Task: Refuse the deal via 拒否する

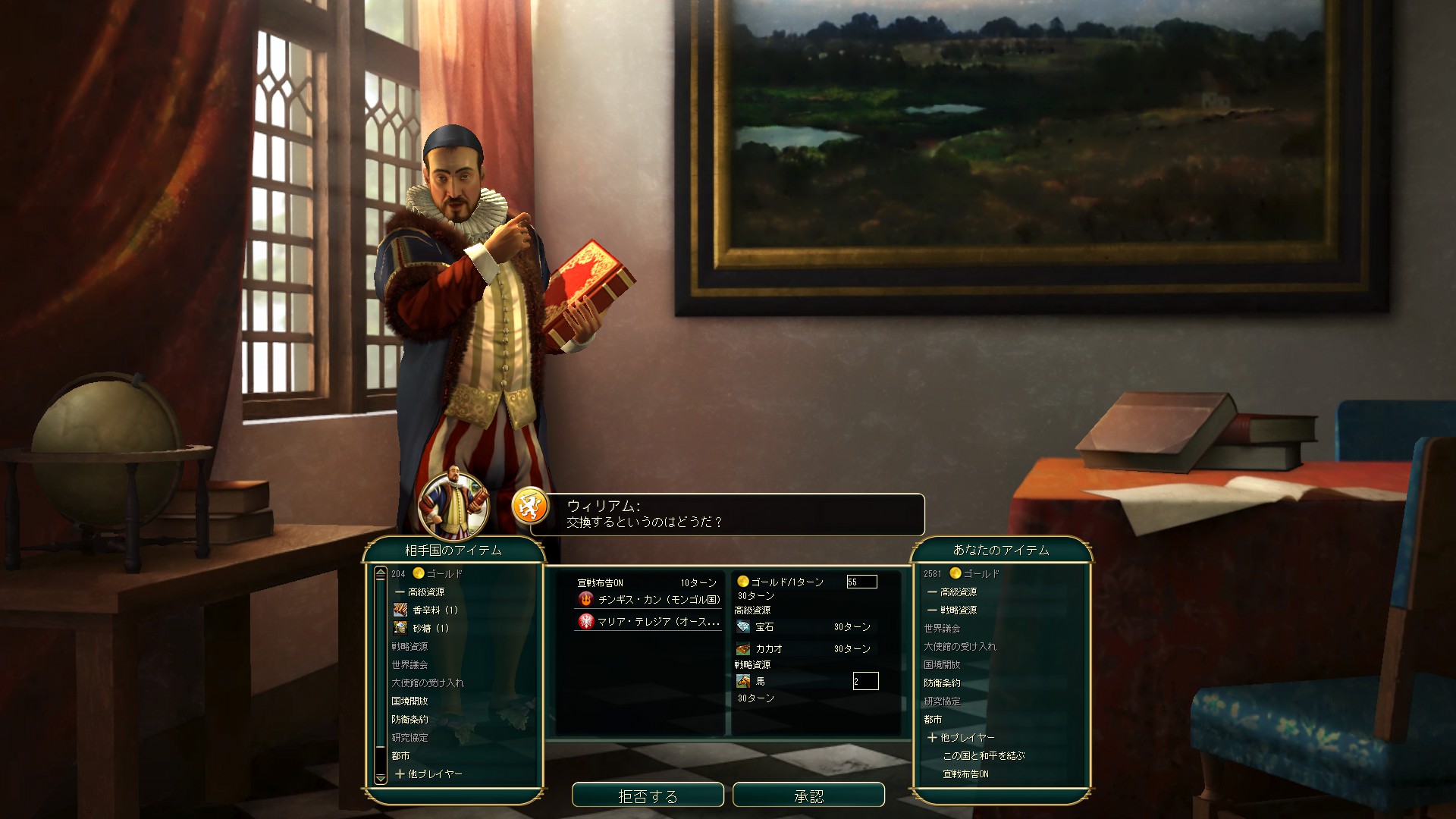Action: click(x=648, y=795)
